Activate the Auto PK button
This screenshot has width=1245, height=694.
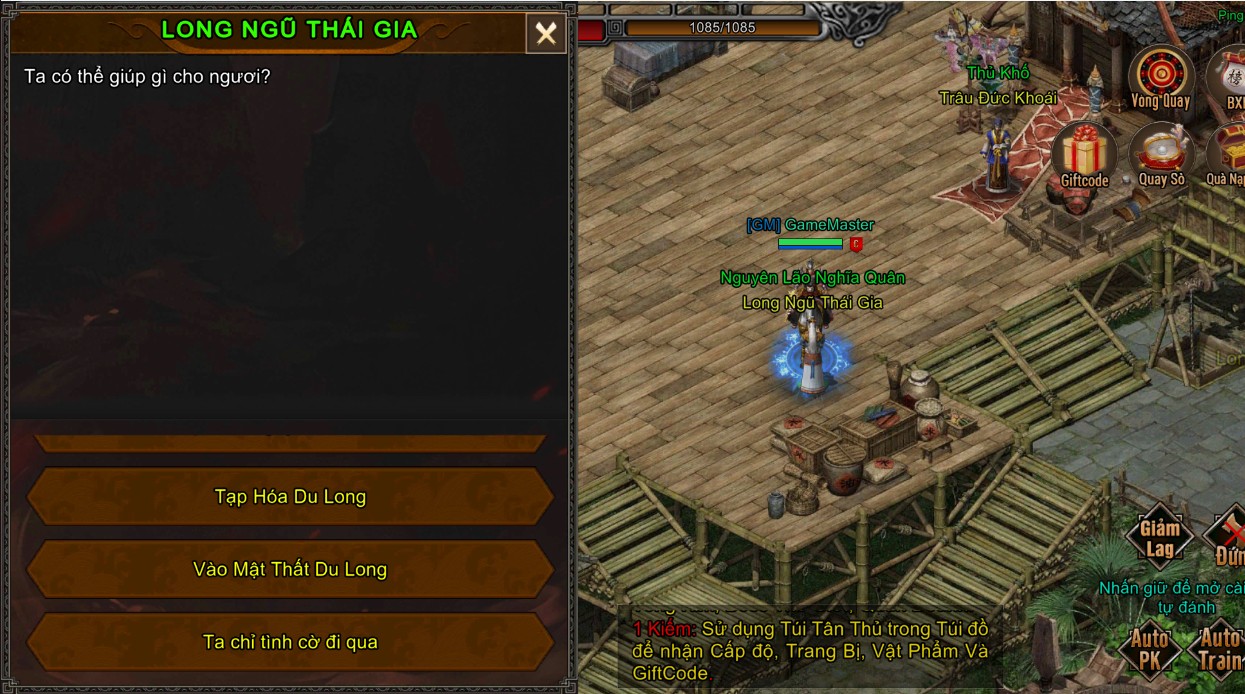point(1150,647)
